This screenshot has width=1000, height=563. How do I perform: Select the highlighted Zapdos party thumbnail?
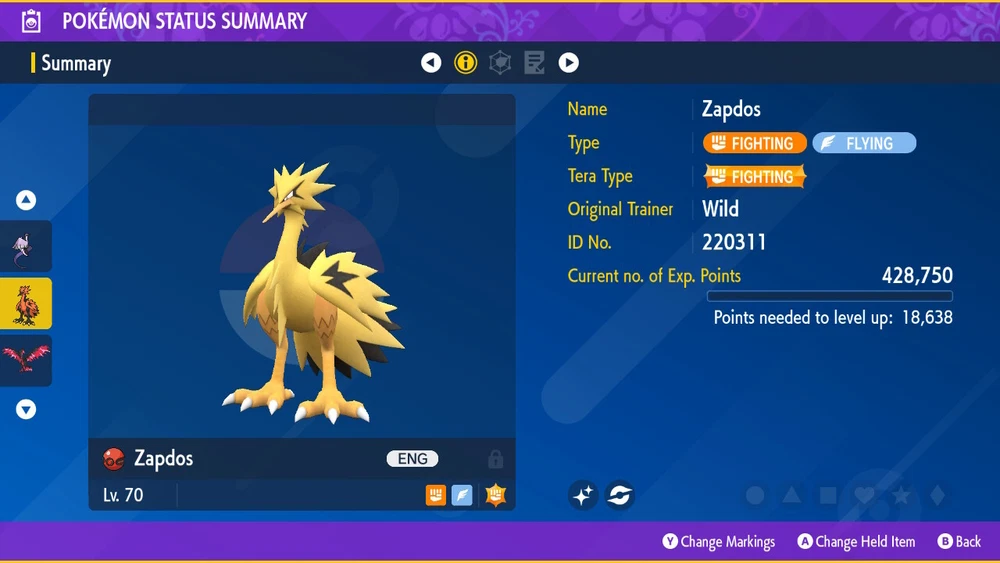point(25,303)
